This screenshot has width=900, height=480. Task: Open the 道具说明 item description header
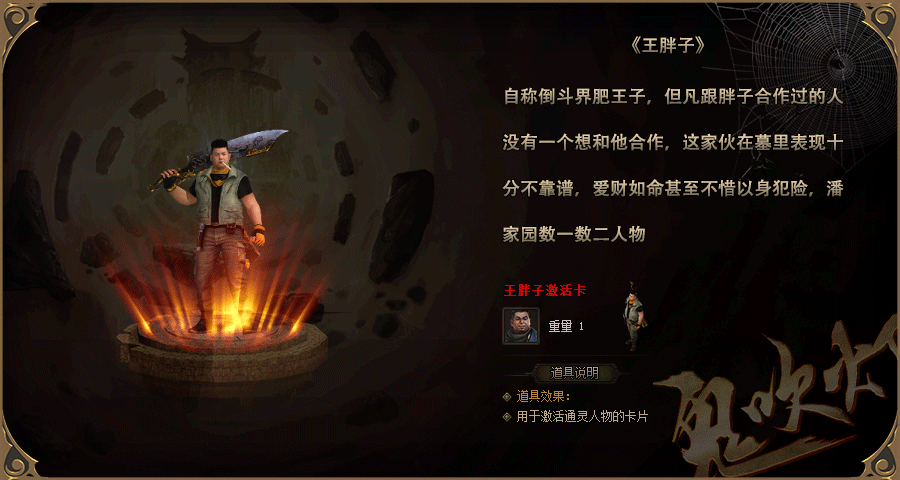click(574, 373)
